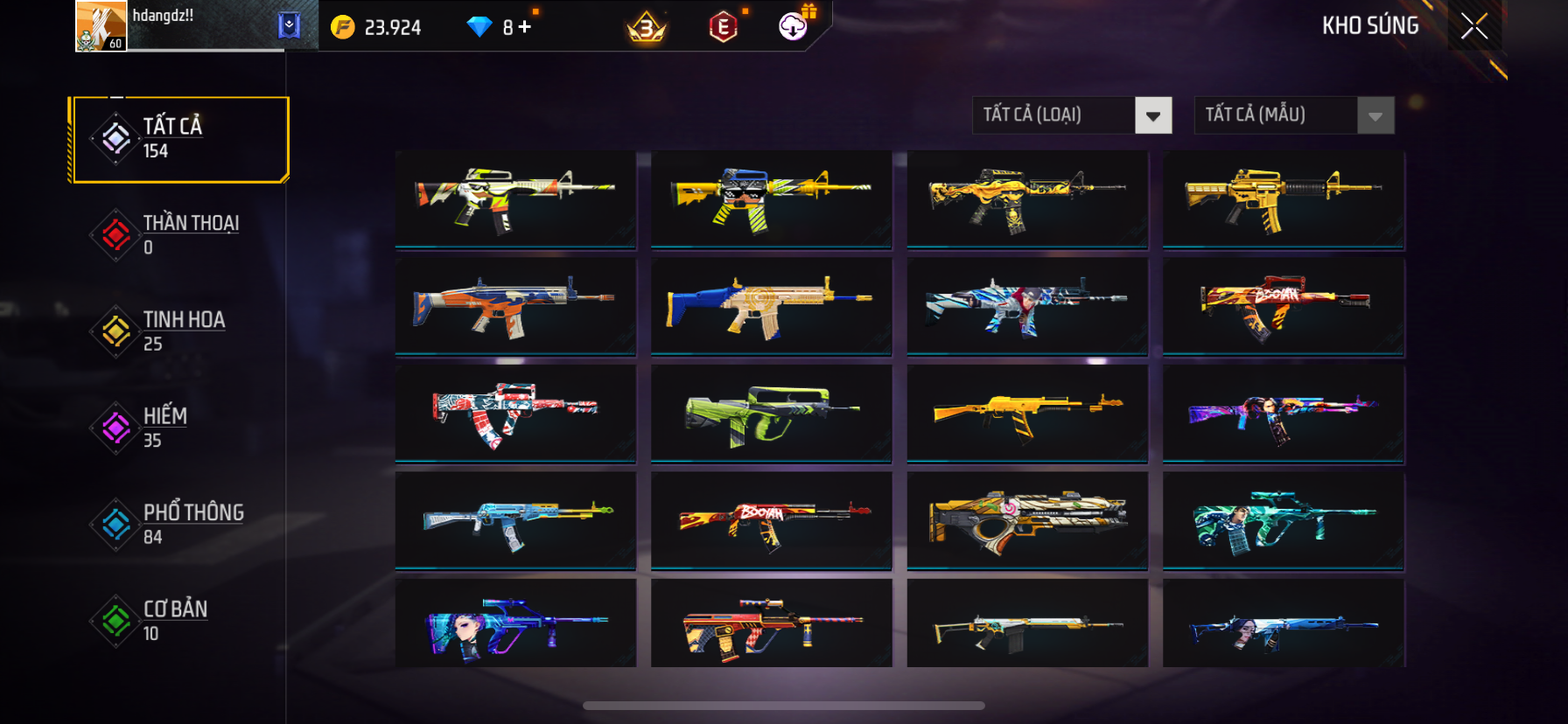The width and height of the screenshot is (1568, 724).
Task: Choose the orange and blue SCAR skin
Action: [x=515, y=306]
